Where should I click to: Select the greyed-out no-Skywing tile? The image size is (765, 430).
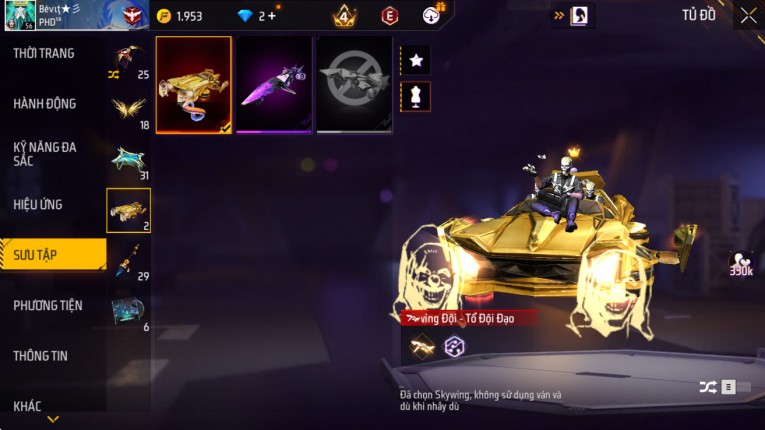pyautogui.click(x=354, y=85)
